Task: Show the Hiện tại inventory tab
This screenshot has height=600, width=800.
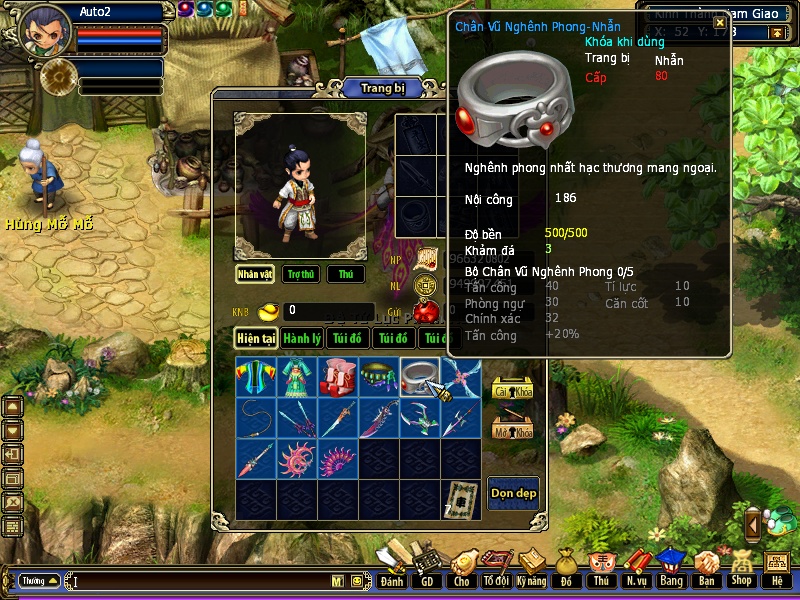Action: 256,338
